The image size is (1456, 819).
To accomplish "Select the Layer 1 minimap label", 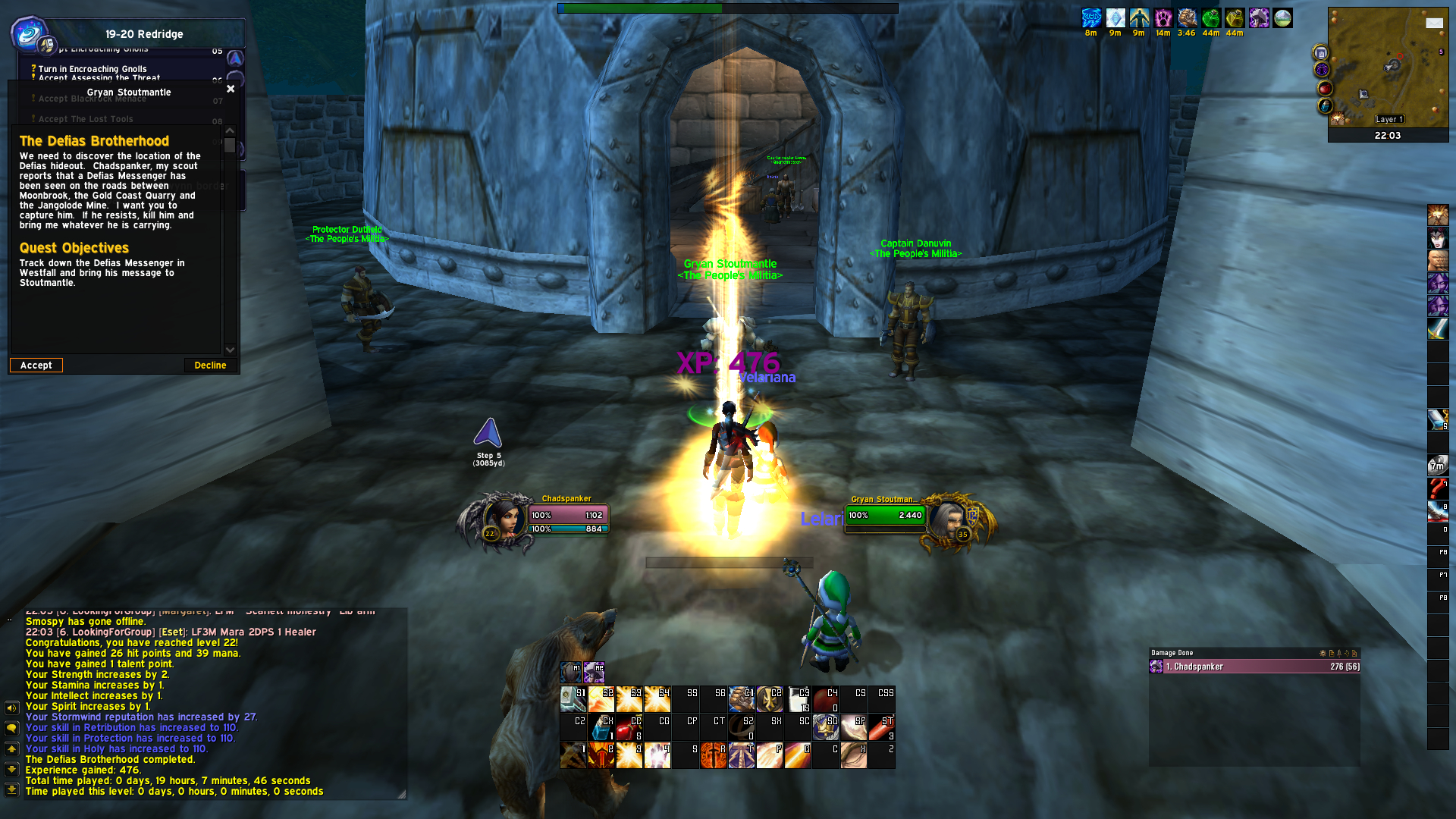I will point(1389,119).
